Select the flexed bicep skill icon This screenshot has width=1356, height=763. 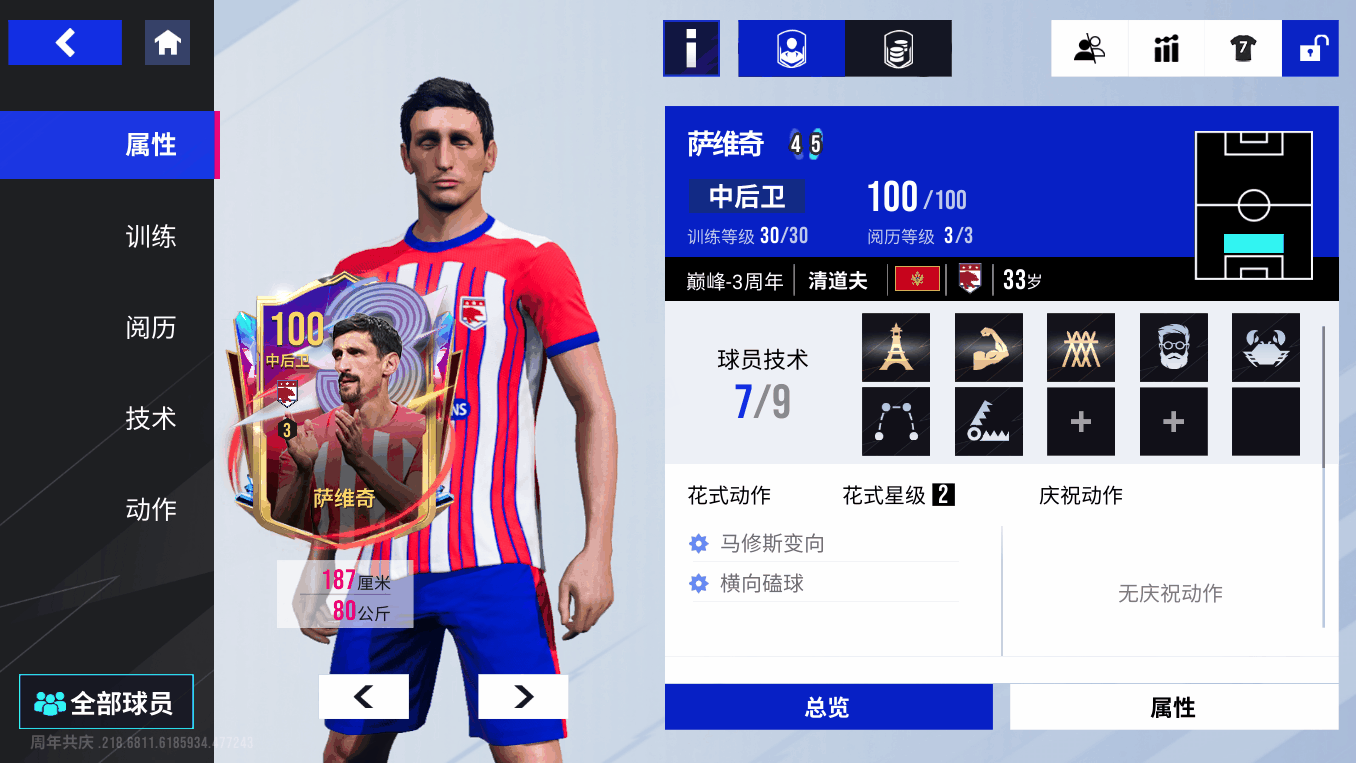tap(988, 347)
